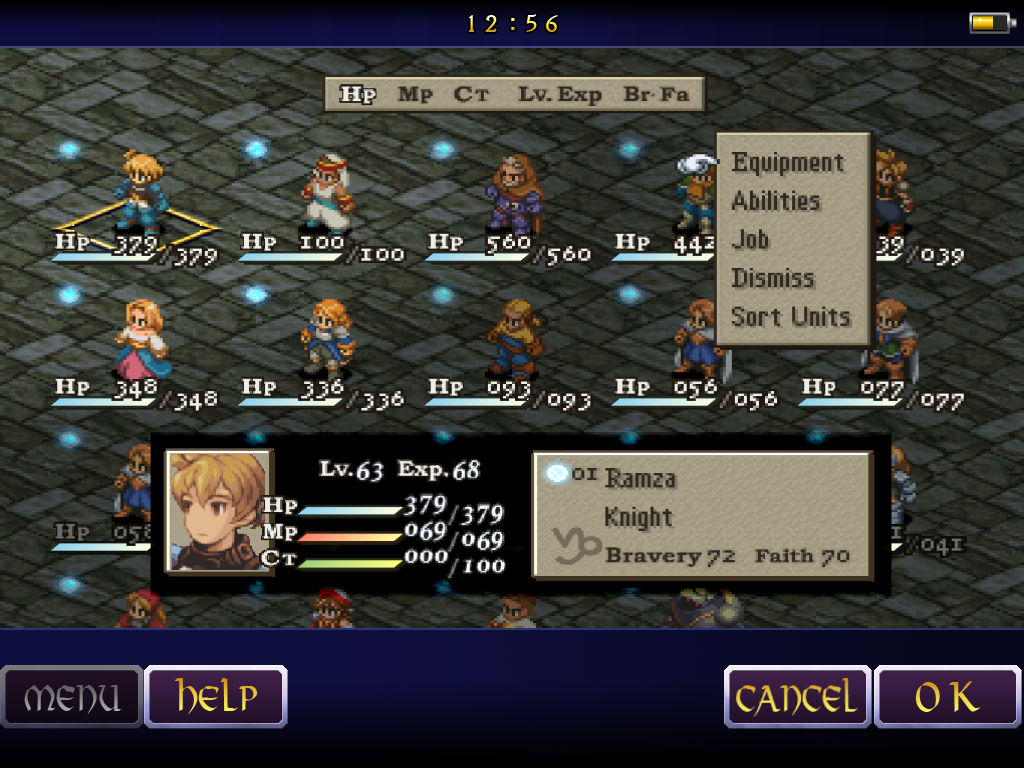Select the unit with 093/093 HP
1024x768 pixels.
514,340
